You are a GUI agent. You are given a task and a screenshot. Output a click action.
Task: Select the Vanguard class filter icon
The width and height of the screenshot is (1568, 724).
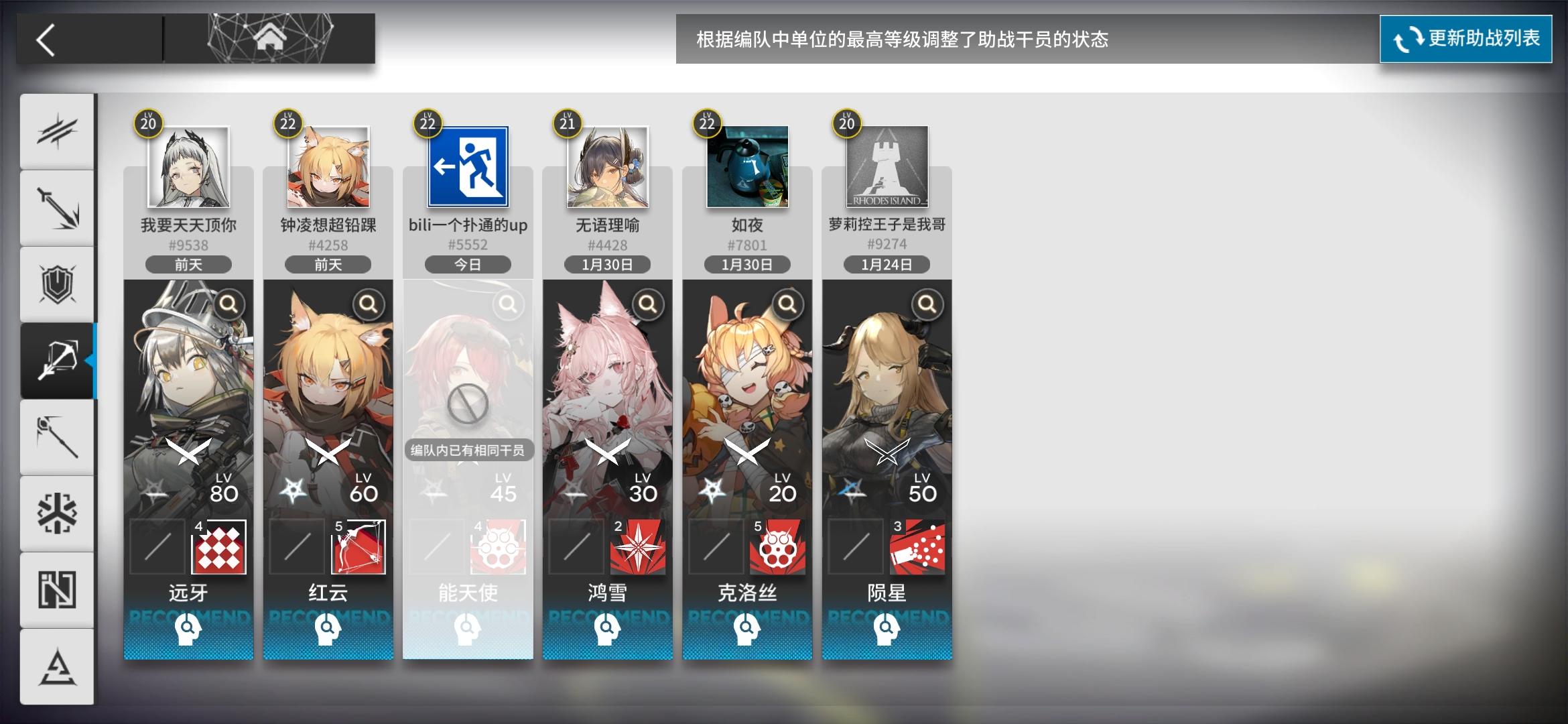coord(58,129)
